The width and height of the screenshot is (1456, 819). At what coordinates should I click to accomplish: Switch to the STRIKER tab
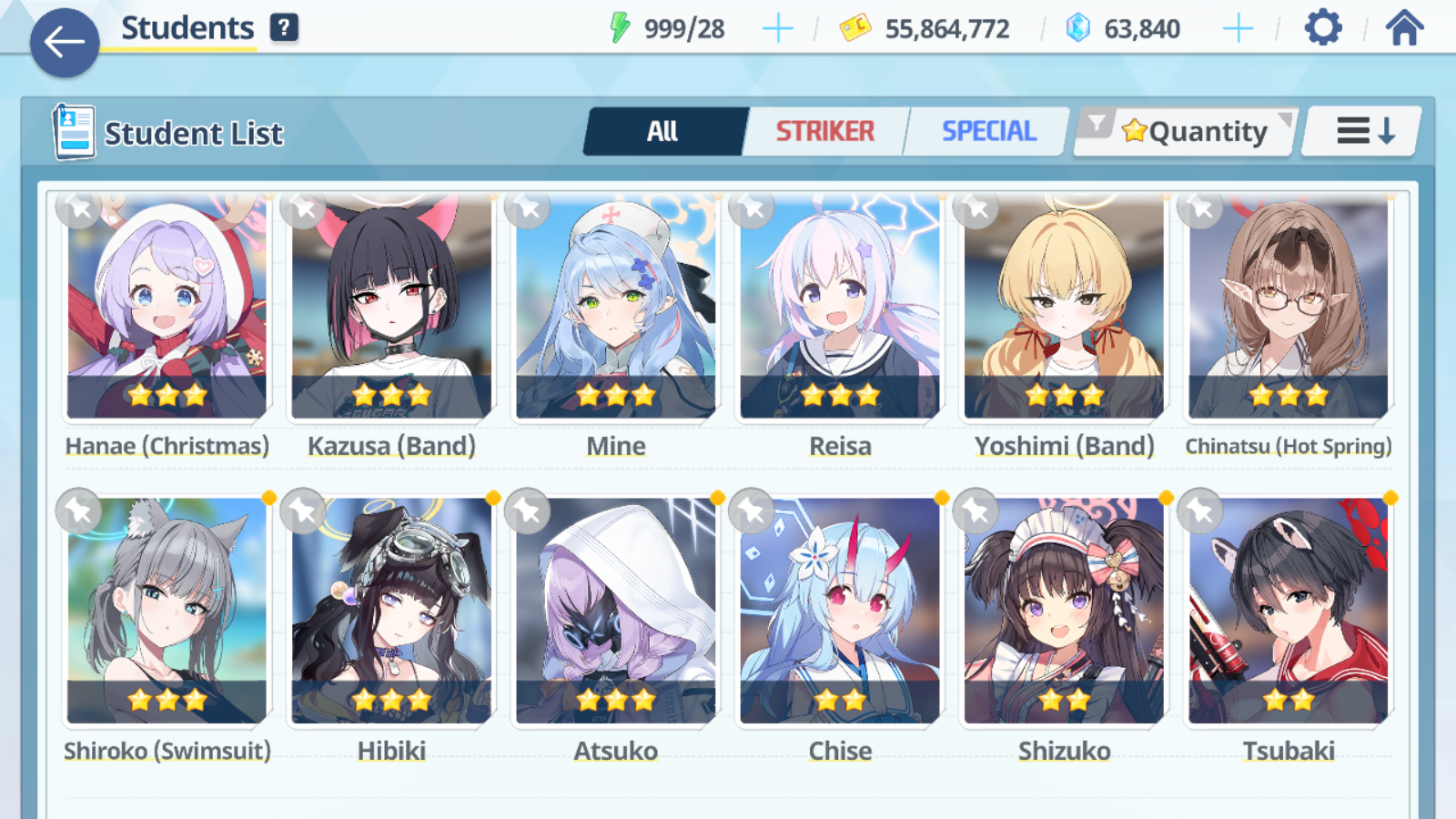824,132
